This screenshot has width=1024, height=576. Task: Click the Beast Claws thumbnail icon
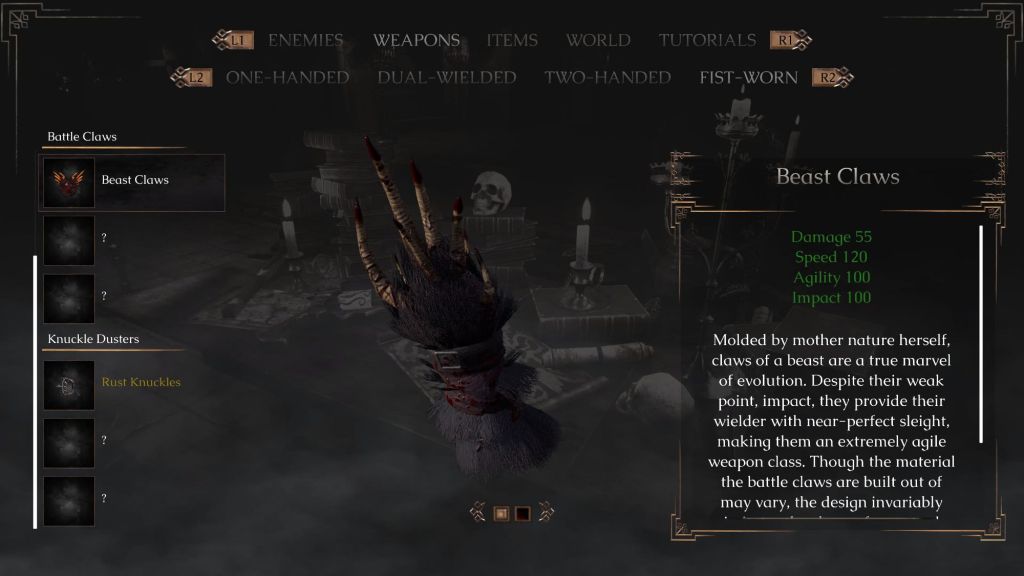[x=69, y=182]
